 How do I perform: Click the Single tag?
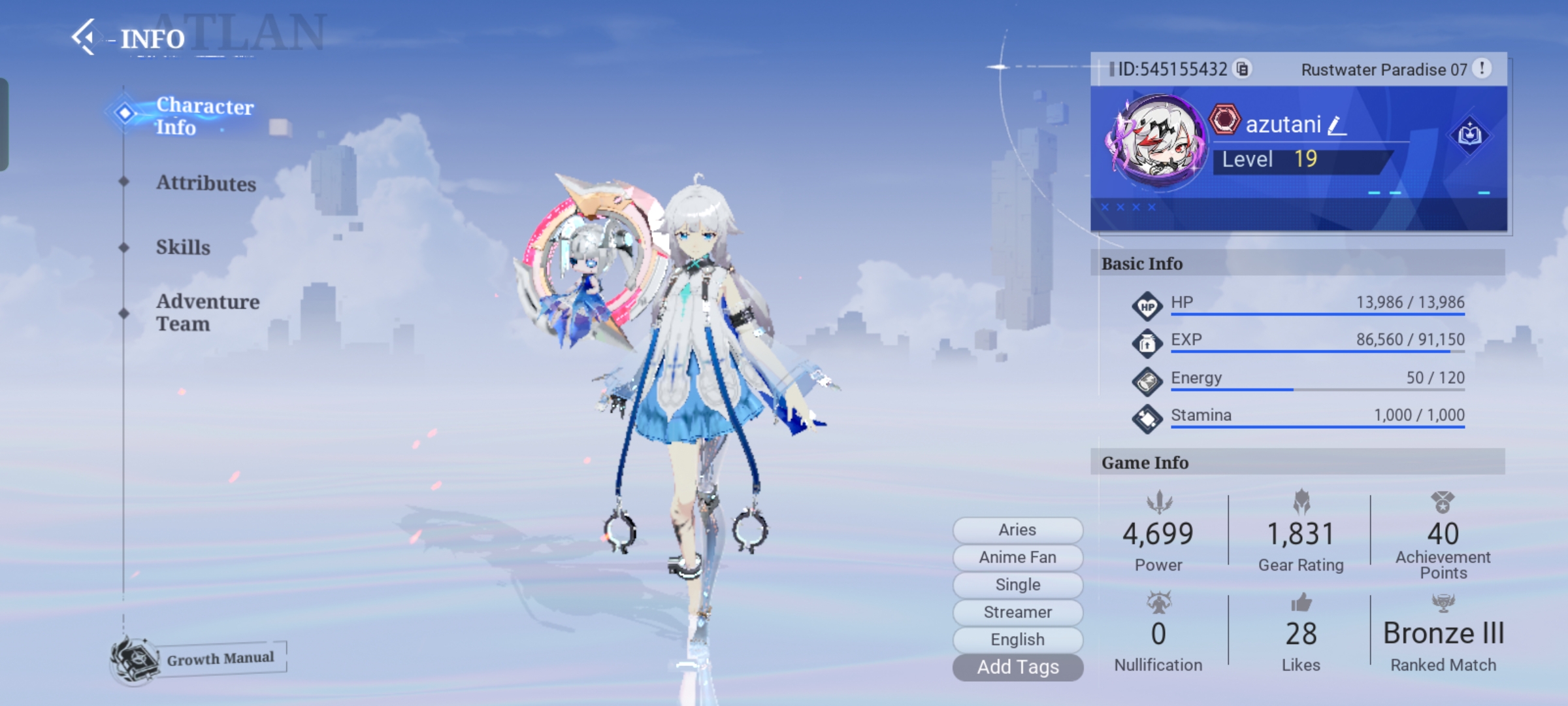1017,584
